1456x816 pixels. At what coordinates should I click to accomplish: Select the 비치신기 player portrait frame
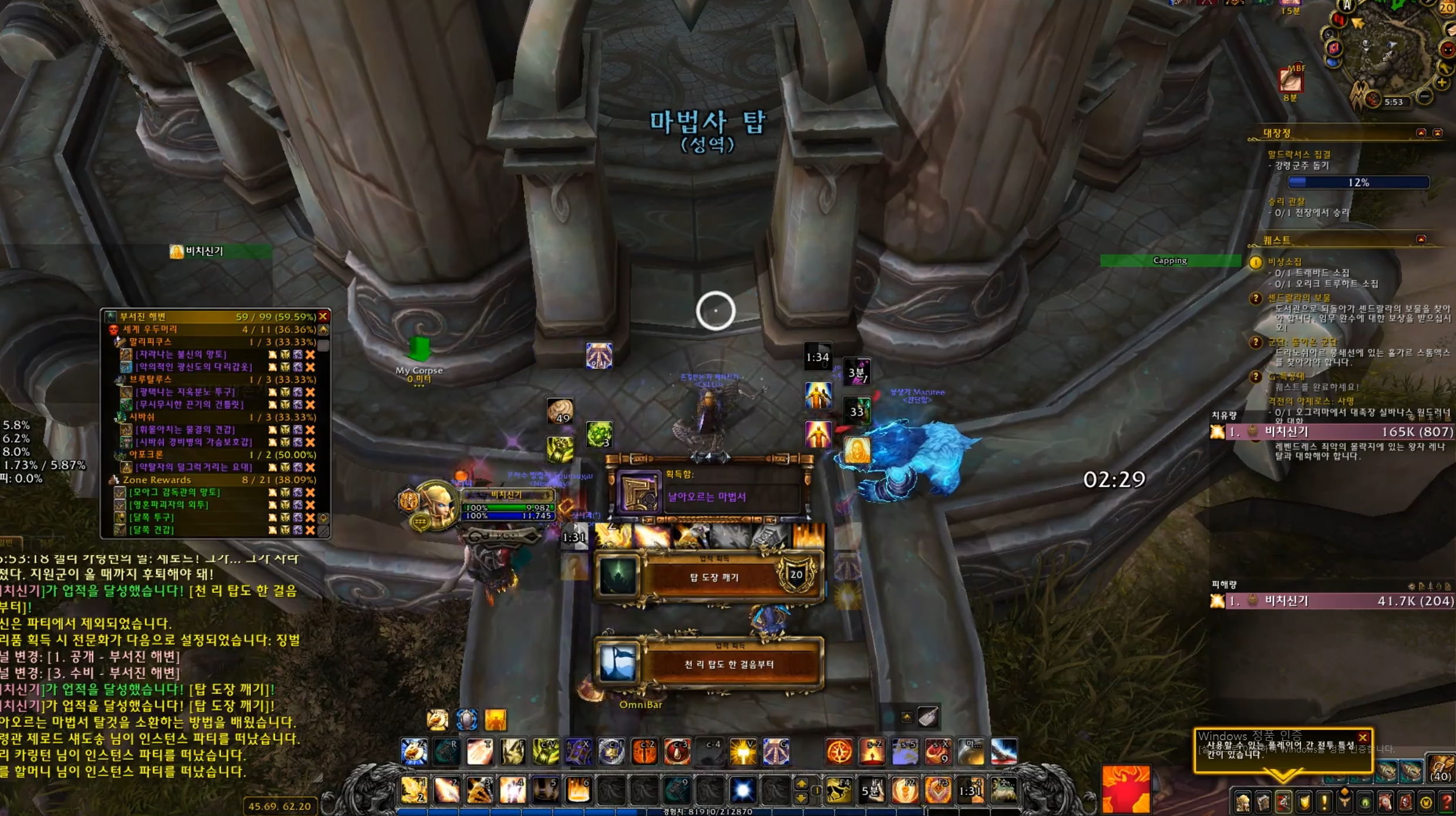435,504
